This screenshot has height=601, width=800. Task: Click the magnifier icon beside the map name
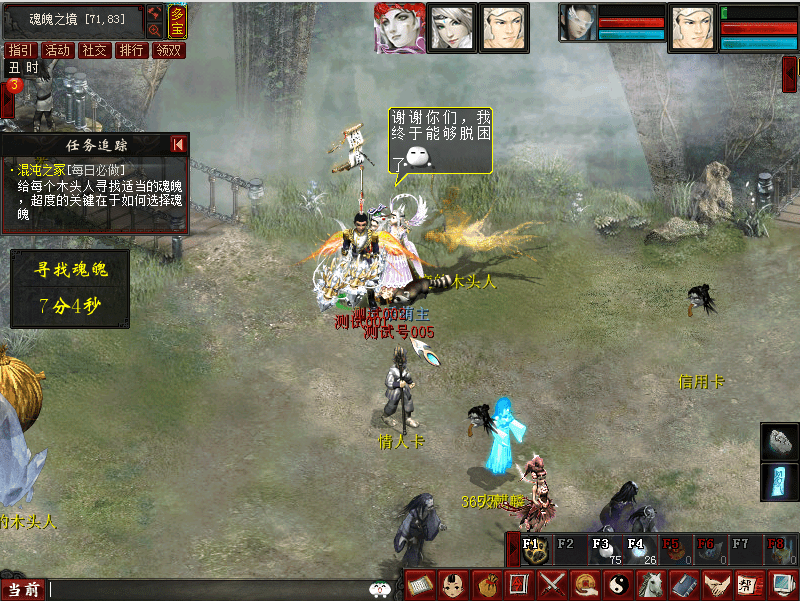[155, 30]
